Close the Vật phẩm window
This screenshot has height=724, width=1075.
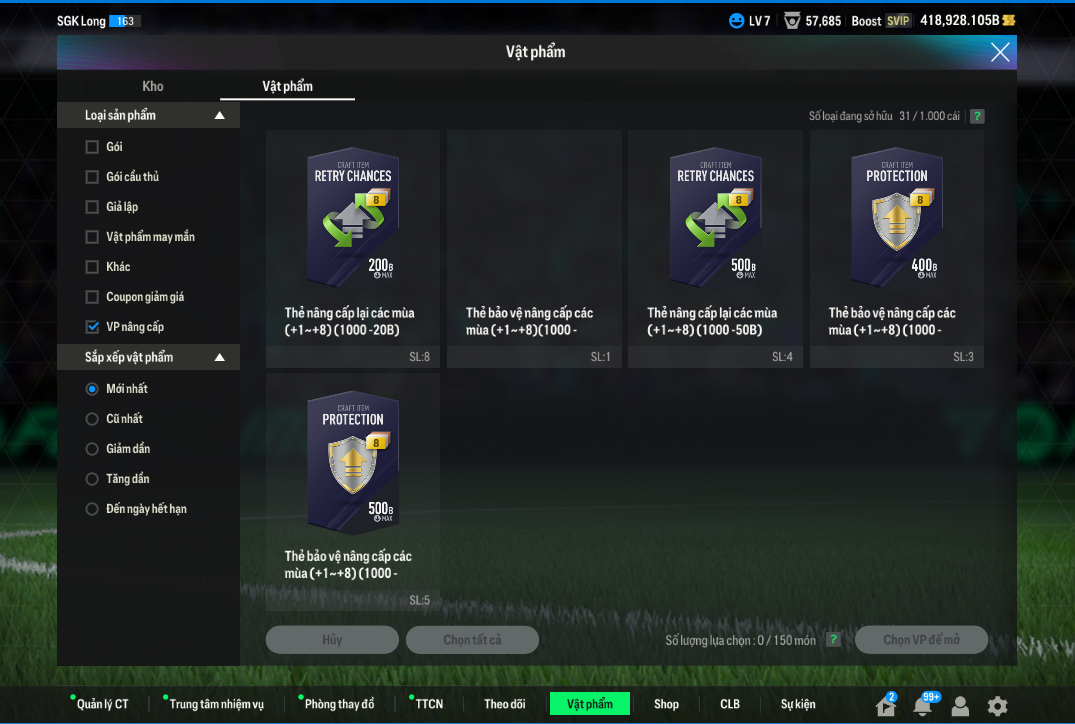[999, 52]
